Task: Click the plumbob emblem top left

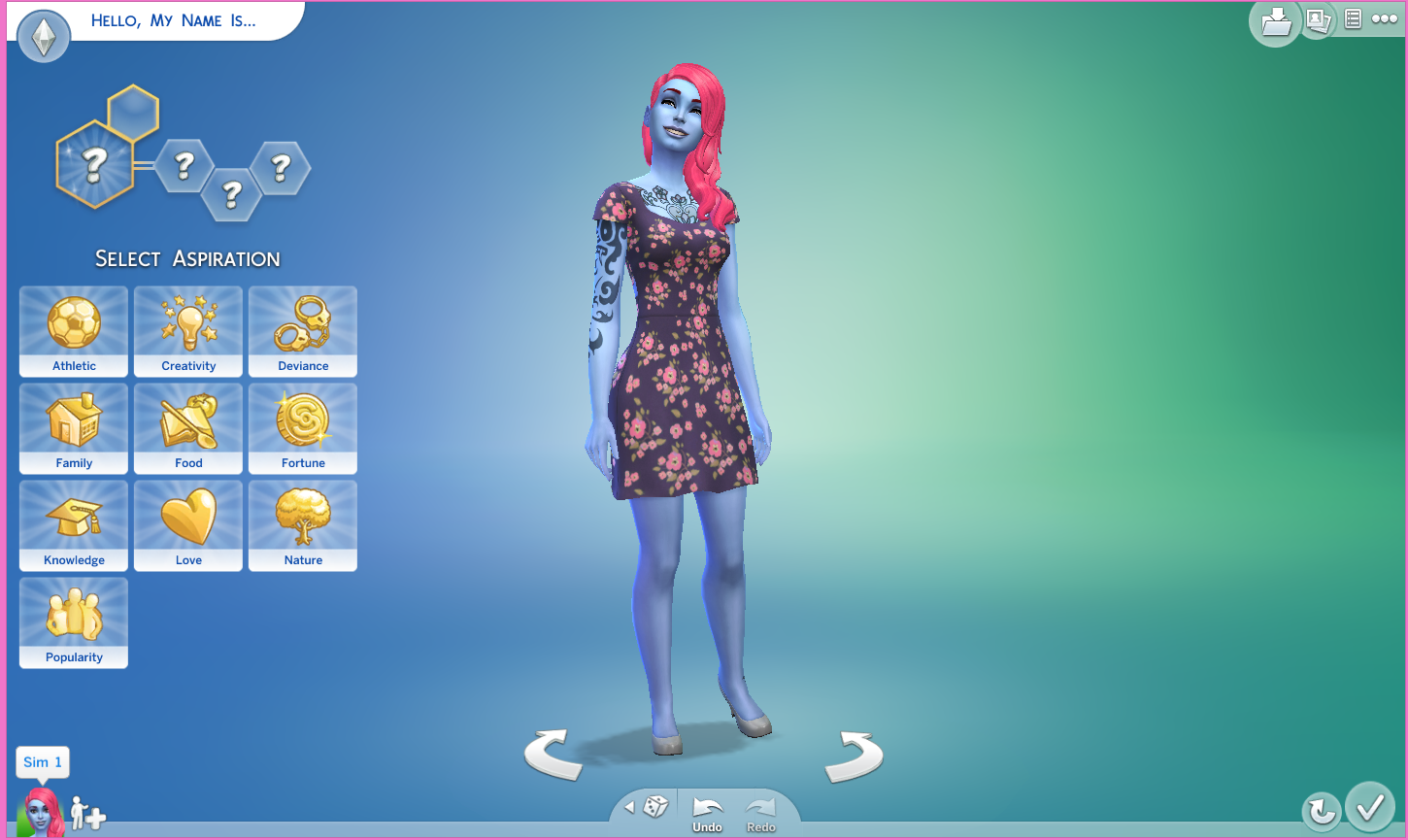Action: (43, 37)
